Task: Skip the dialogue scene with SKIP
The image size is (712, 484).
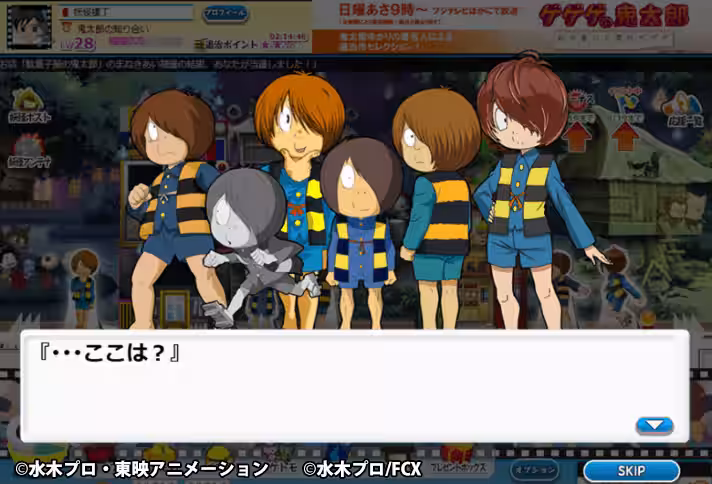Action: point(631,470)
